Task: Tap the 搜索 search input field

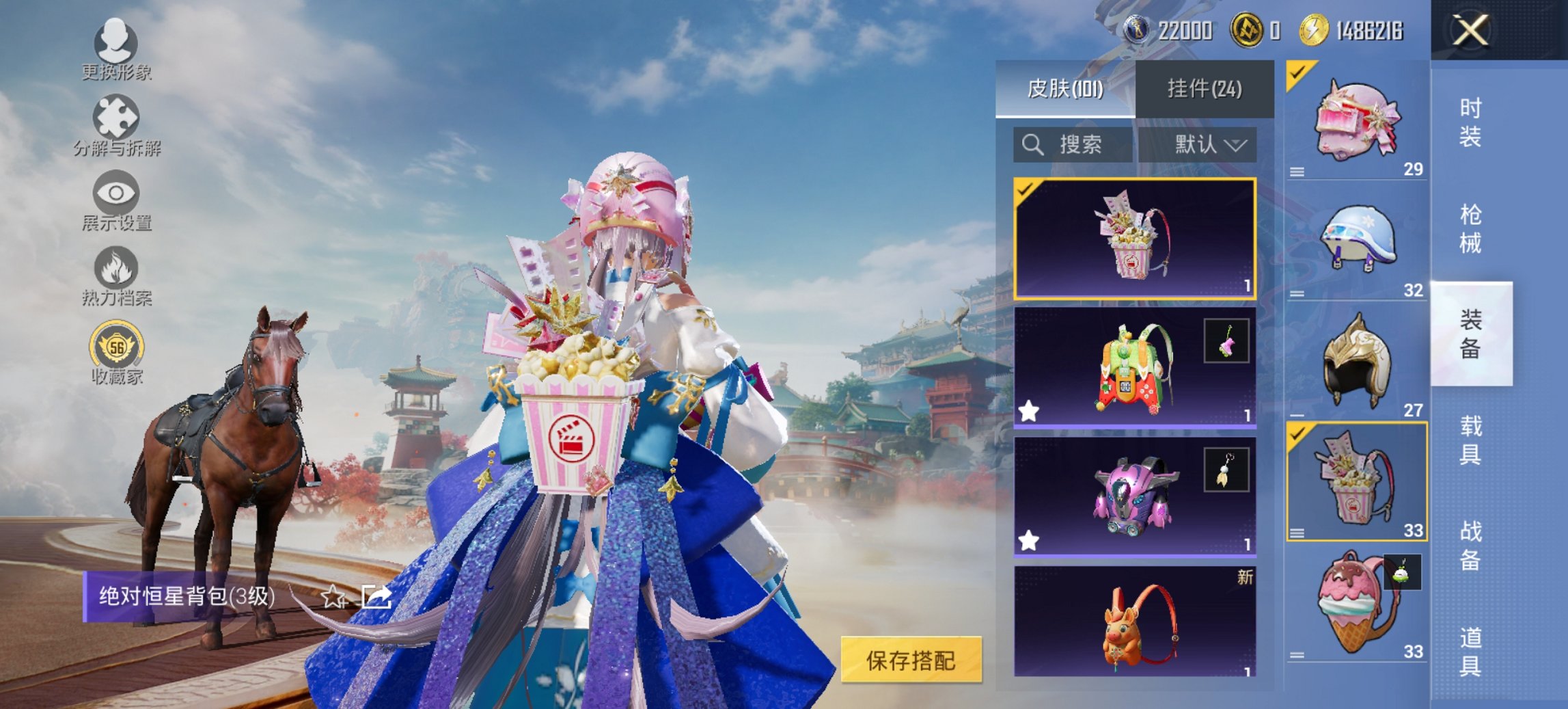Action: [1079, 146]
